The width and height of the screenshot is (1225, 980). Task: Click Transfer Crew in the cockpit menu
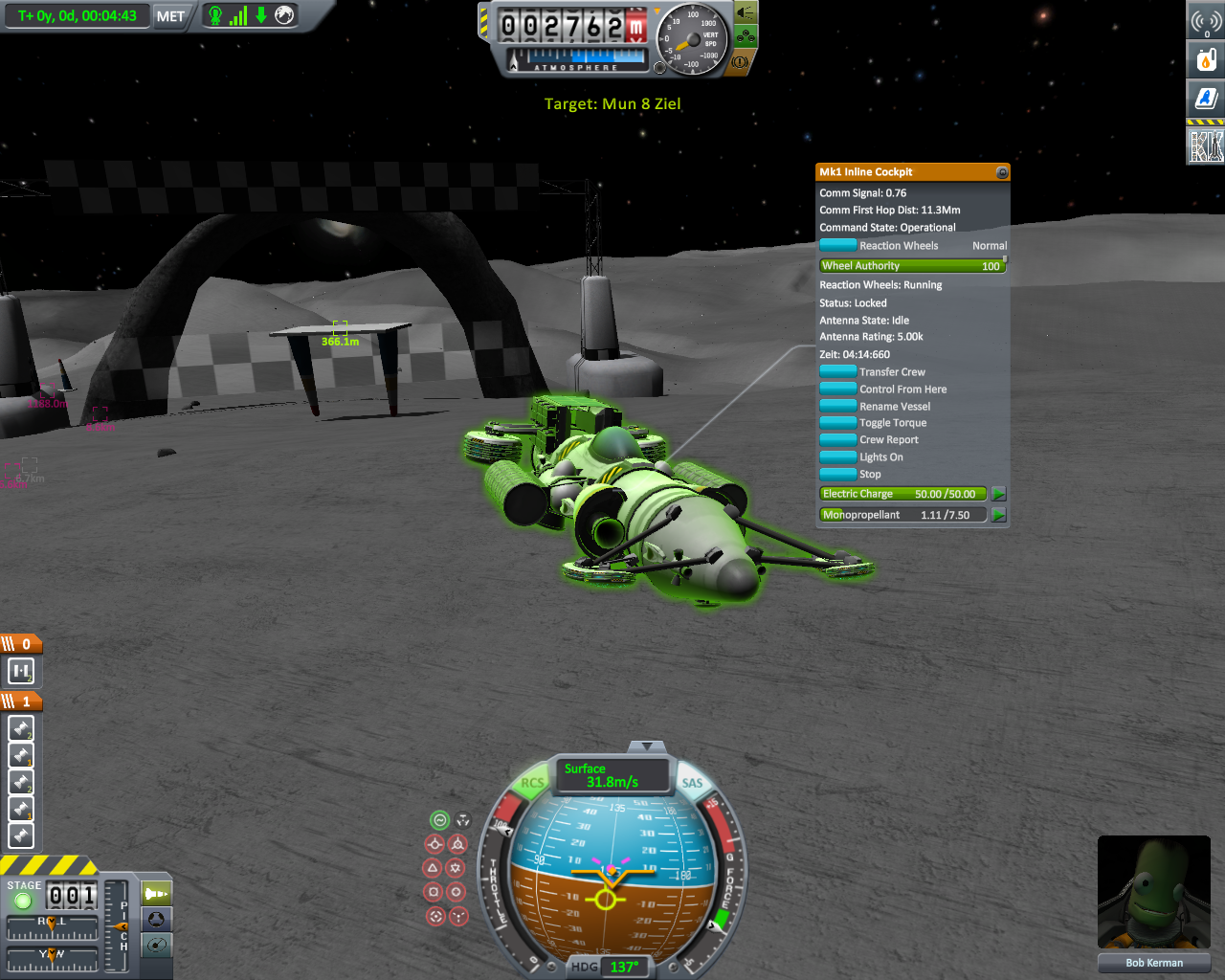pos(838,371)
